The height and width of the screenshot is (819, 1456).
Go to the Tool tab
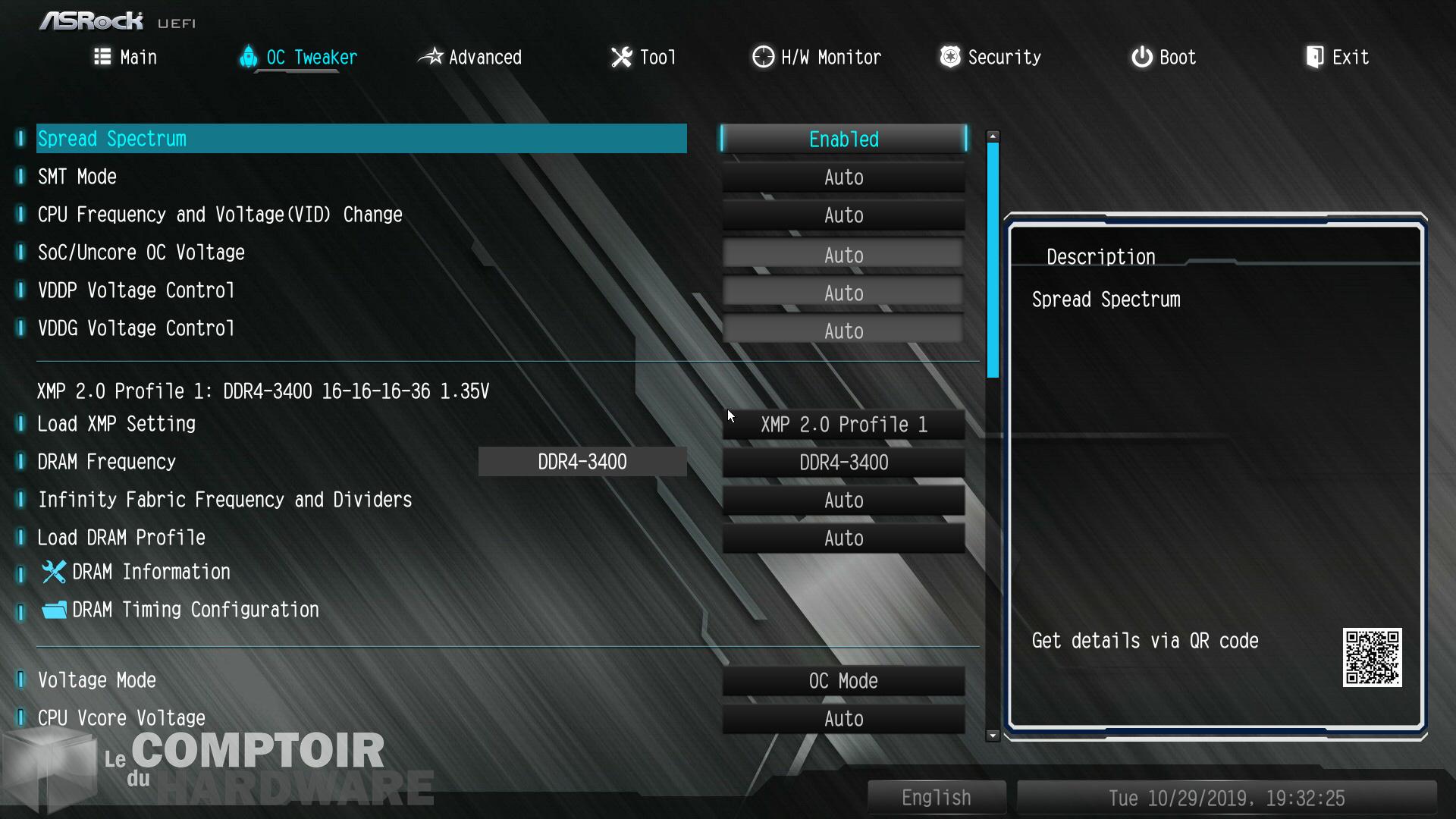(644, 58)
